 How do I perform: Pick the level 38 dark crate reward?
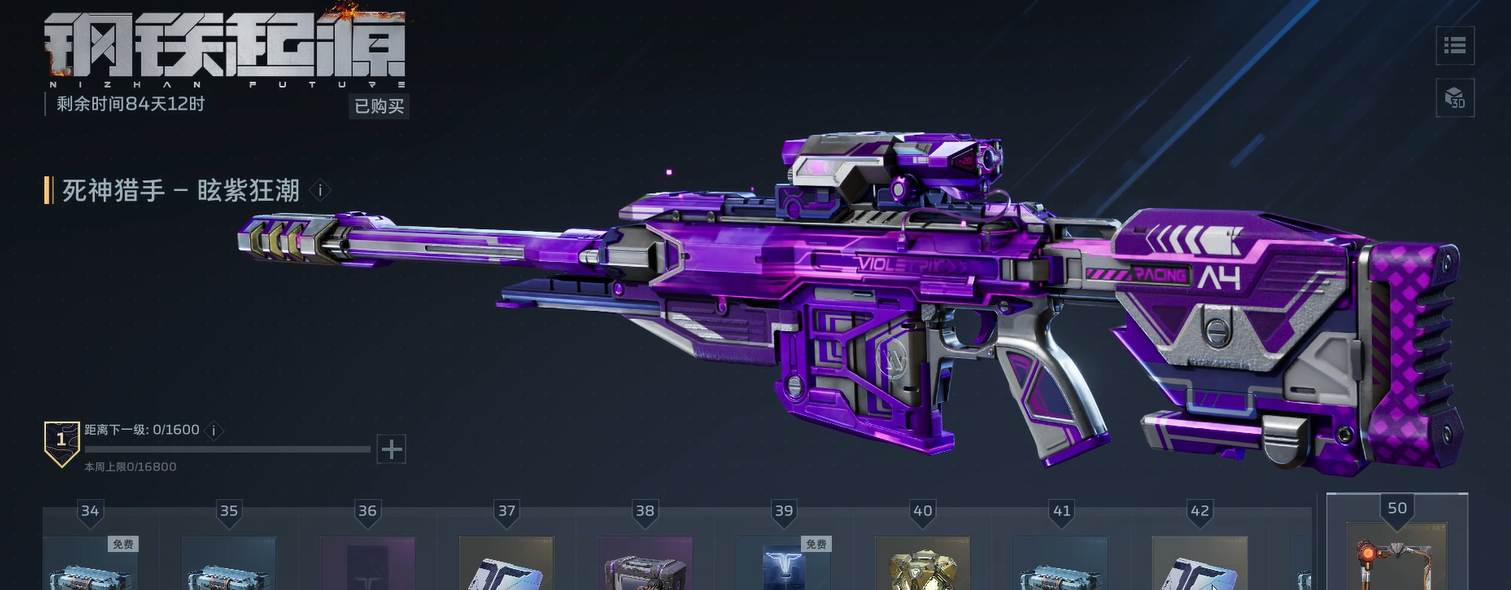pyautogui.click(x=645, y=564)
